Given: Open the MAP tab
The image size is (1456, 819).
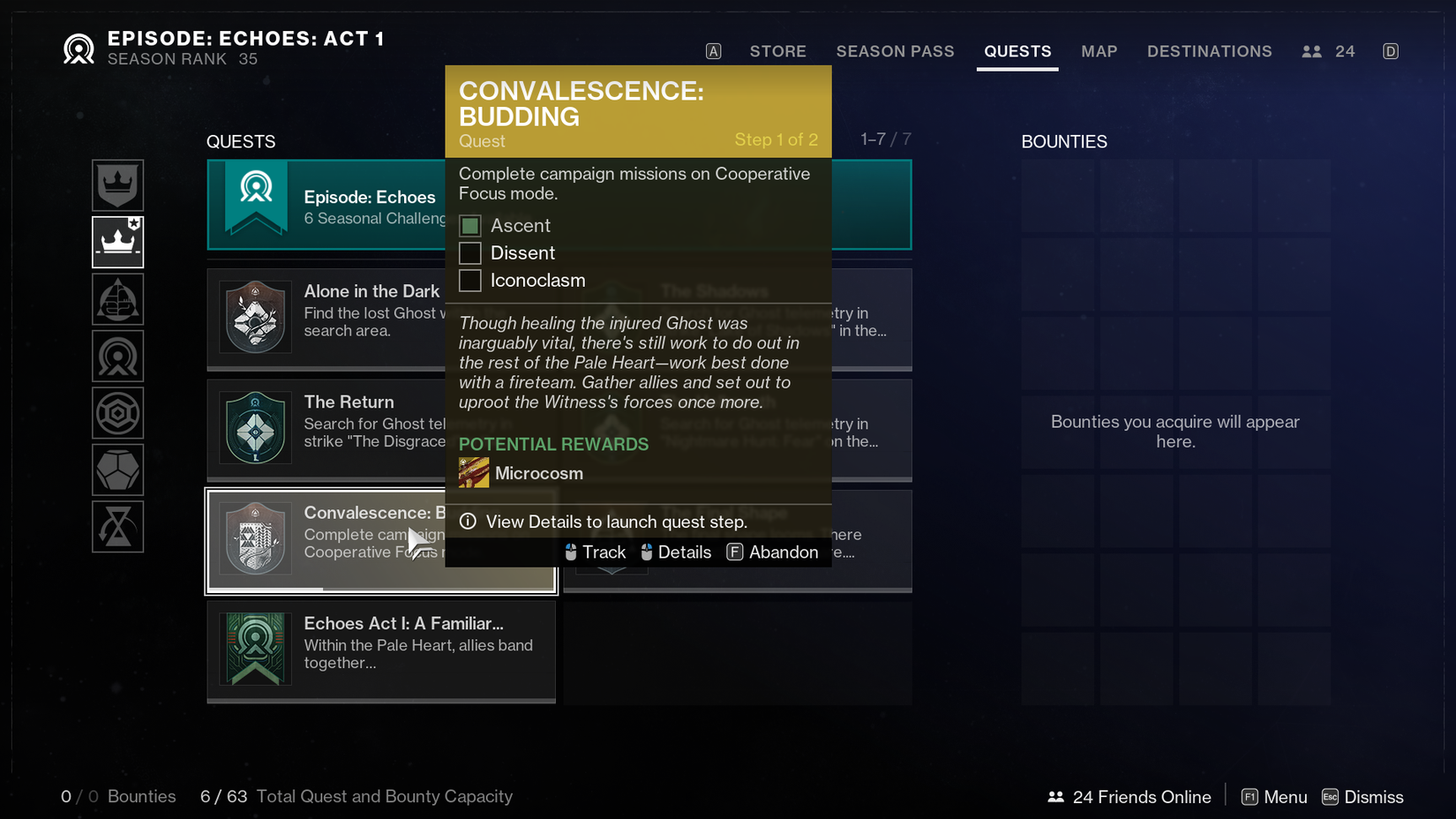Looking at the screenshot, I should [x=1099, y=51].
